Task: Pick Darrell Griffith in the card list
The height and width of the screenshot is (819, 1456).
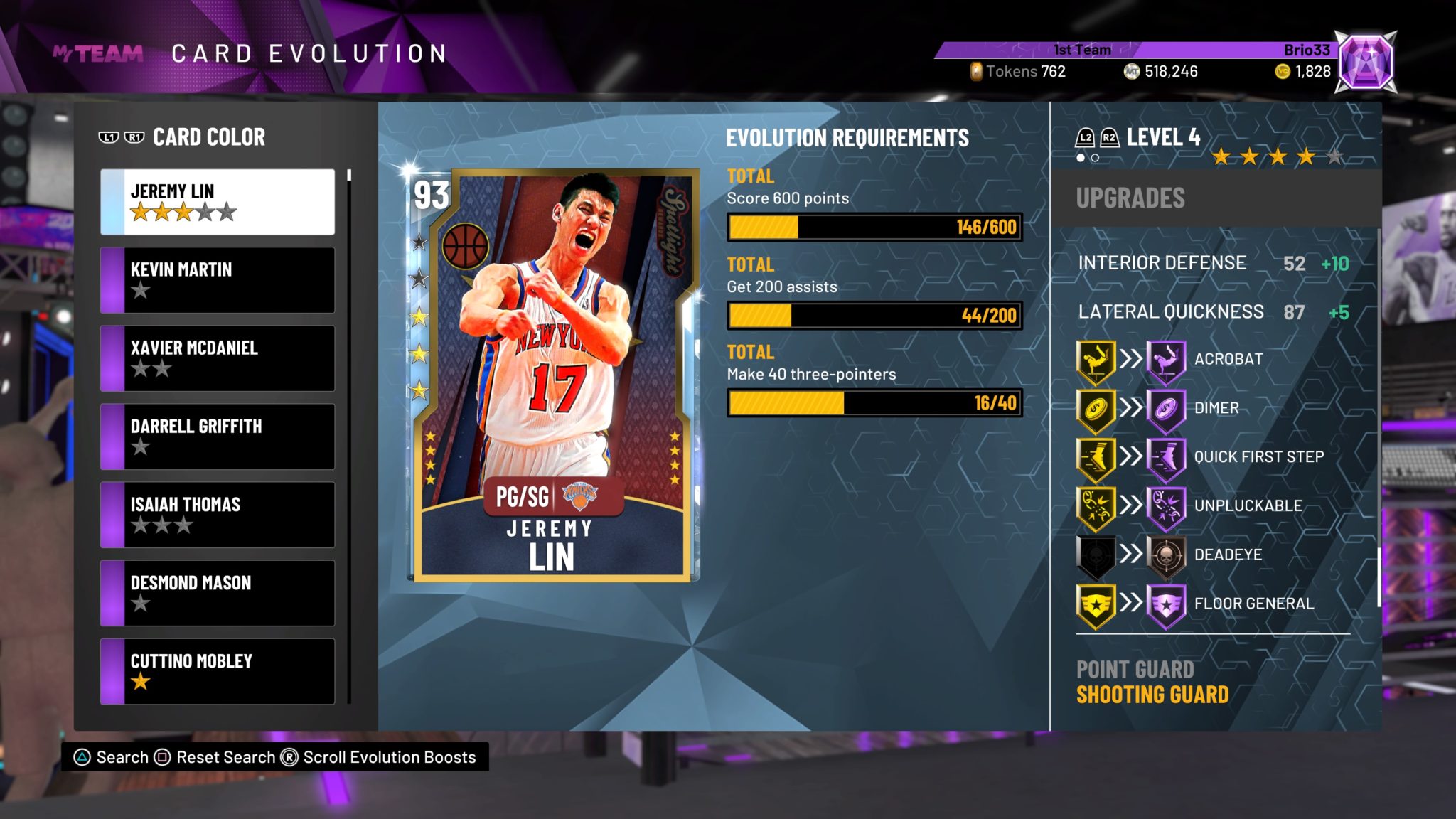Action: tap(218, 437)
